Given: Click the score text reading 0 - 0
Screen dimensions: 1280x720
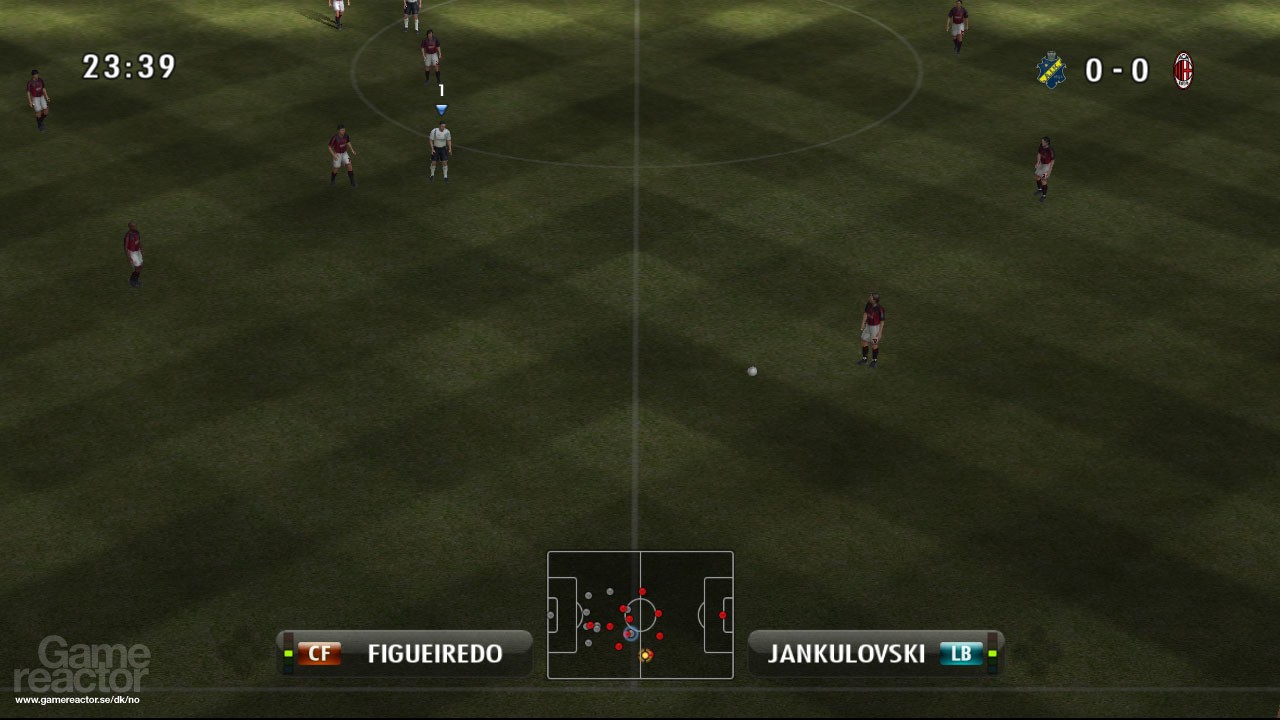Looking at the screenshot, I should pyautogui.click(x=1120, y=70).
